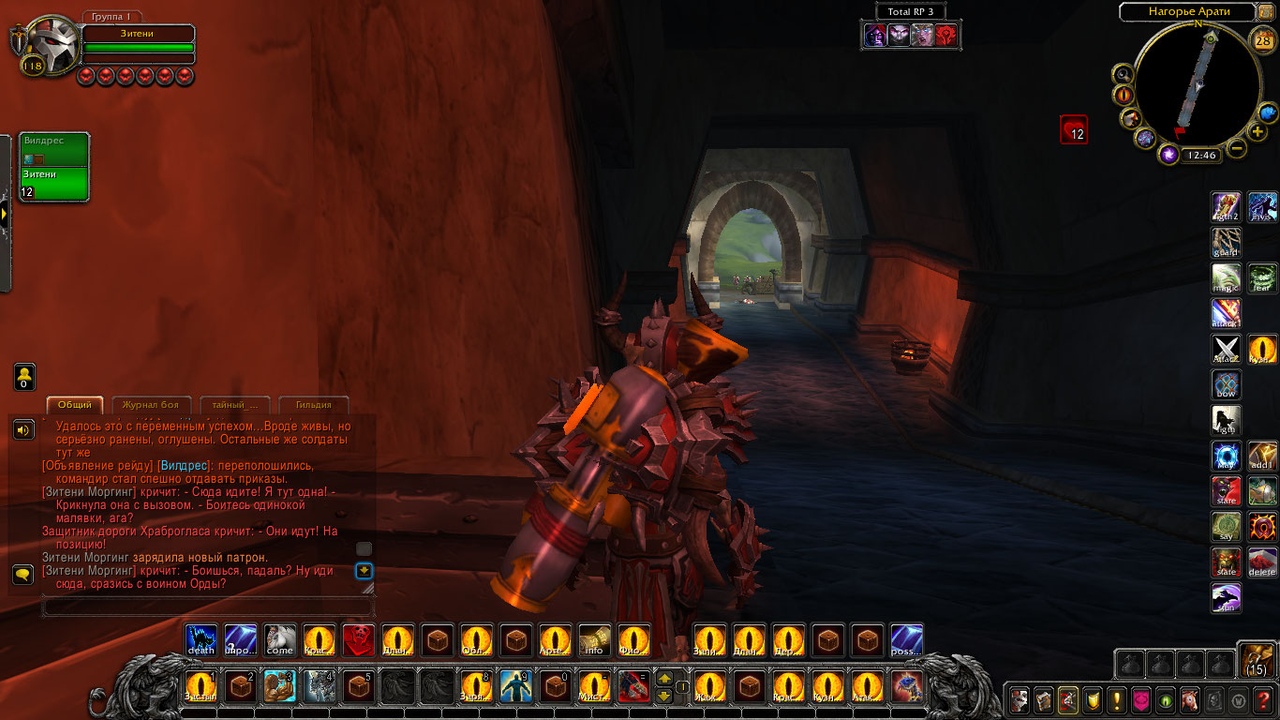The width and height of the screenshot is (1280, 720).
Task: Click the chat input box
Action: point(207,606)
